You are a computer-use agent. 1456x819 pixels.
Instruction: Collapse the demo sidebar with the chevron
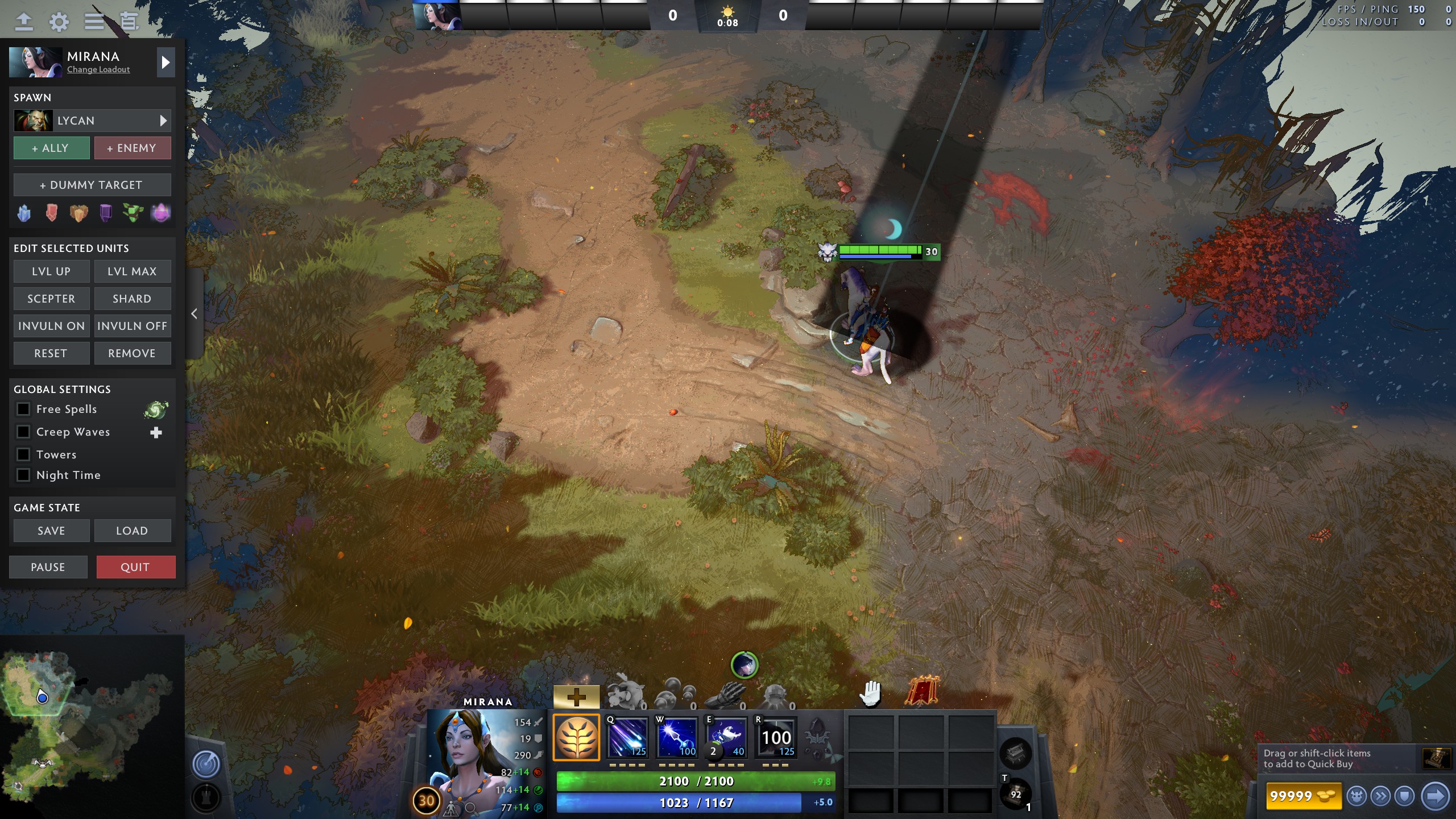coord(194,313)
